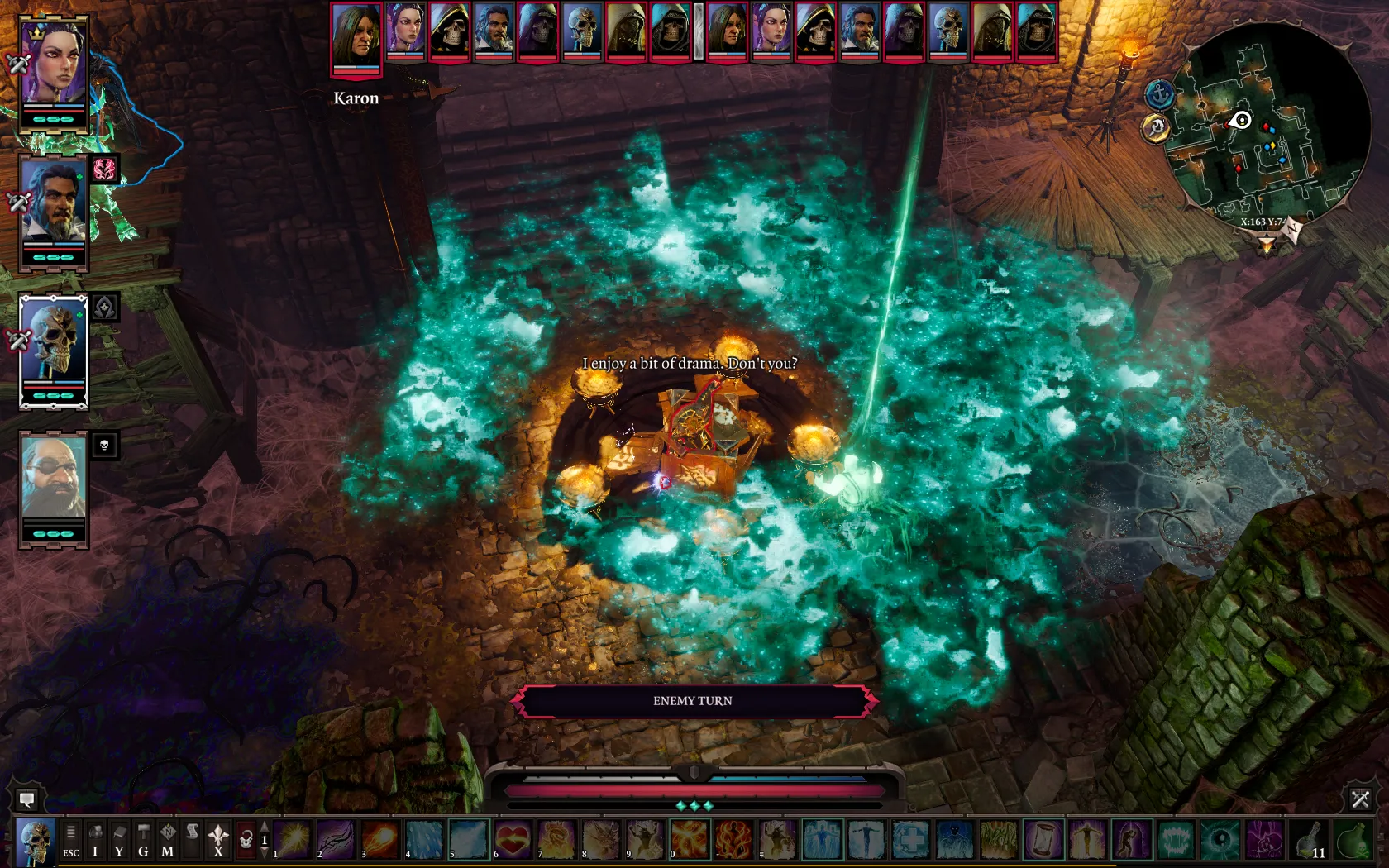Cast the fireball skill in slot 3
1389x868 pixels.
coord(380,839)
